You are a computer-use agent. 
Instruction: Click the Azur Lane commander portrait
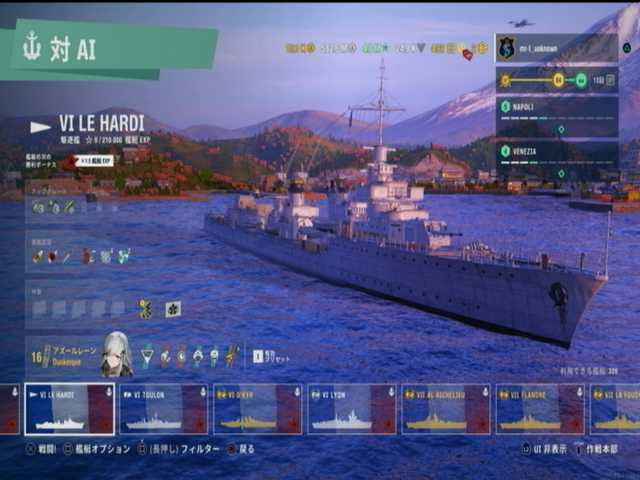[x=116, y=355]
